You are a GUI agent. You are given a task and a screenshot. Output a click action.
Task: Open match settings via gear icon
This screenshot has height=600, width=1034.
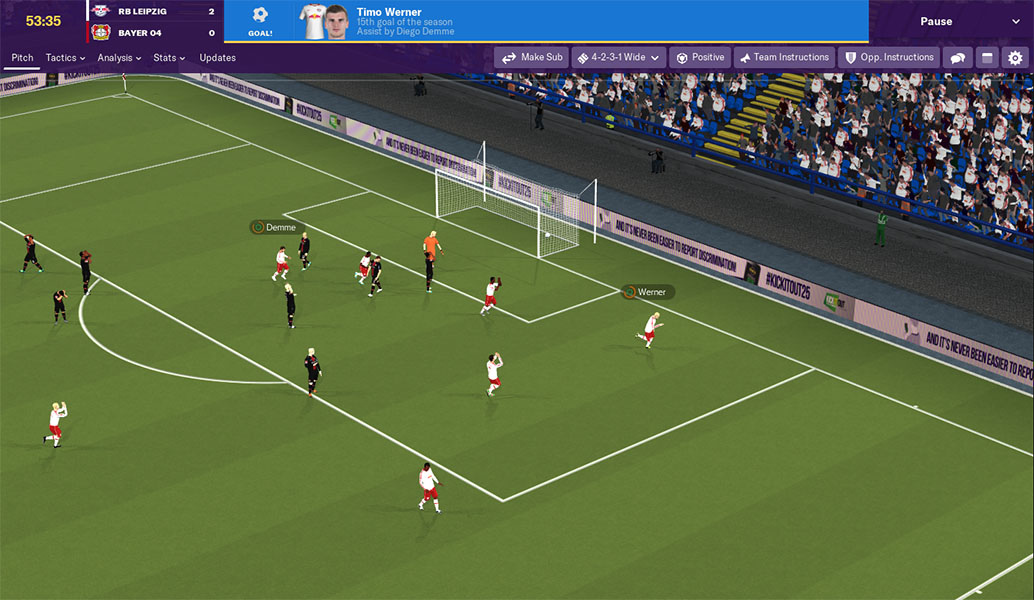(x=1015, y=58)
